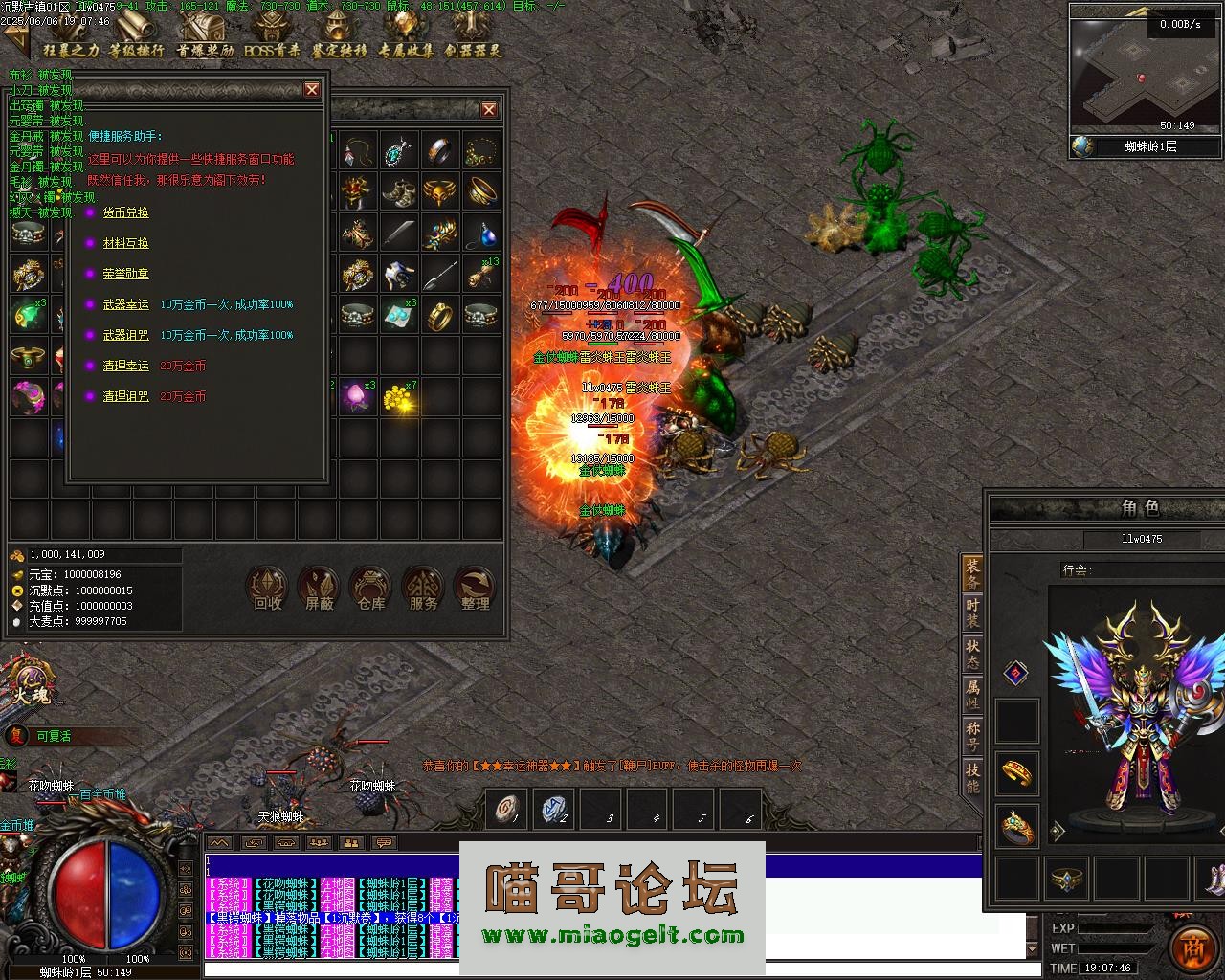
Task: Choose the 货币兑换 service option
Action: click(125, 212)
